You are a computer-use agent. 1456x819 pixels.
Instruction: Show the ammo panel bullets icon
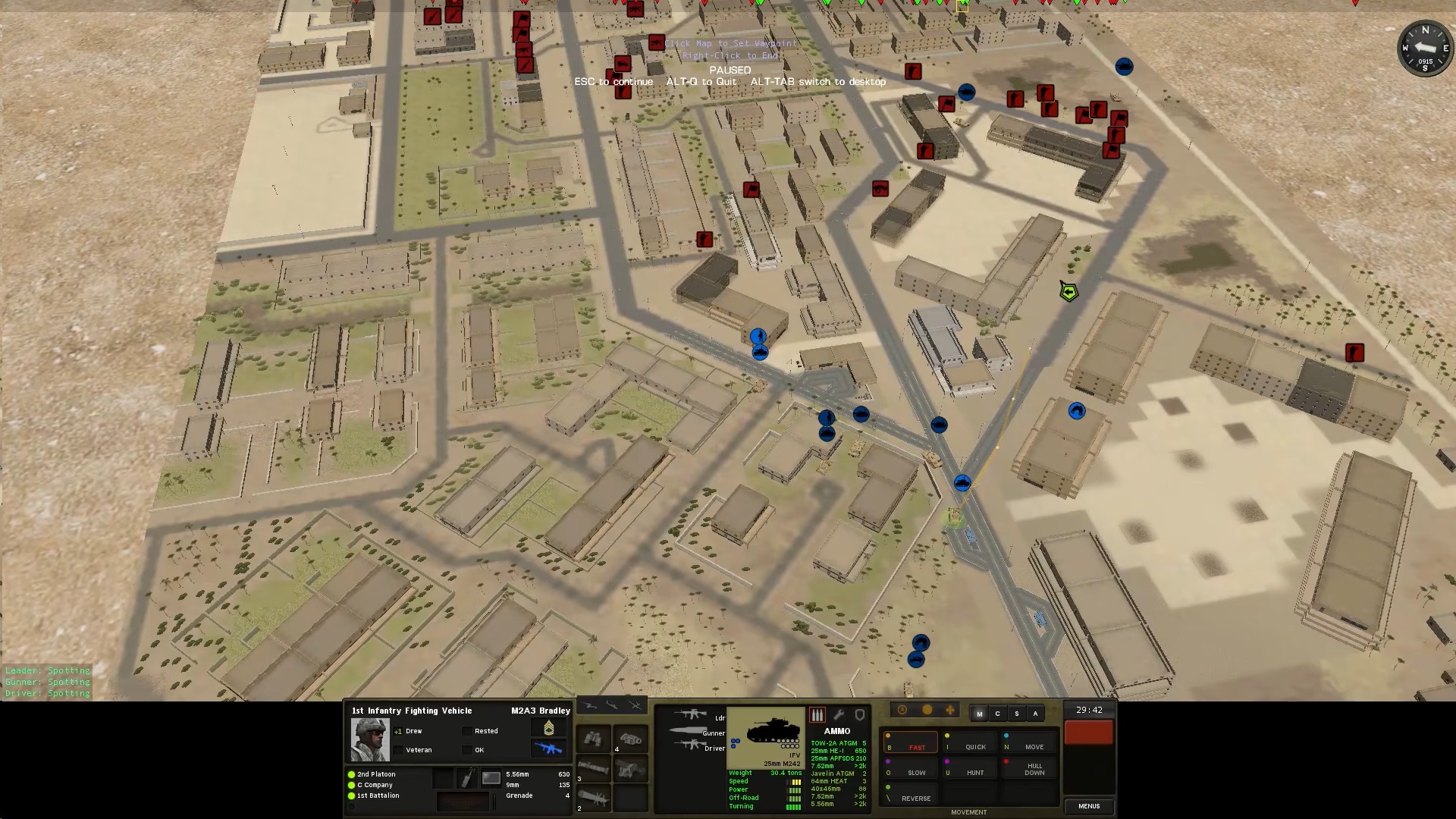pos(817,714)
